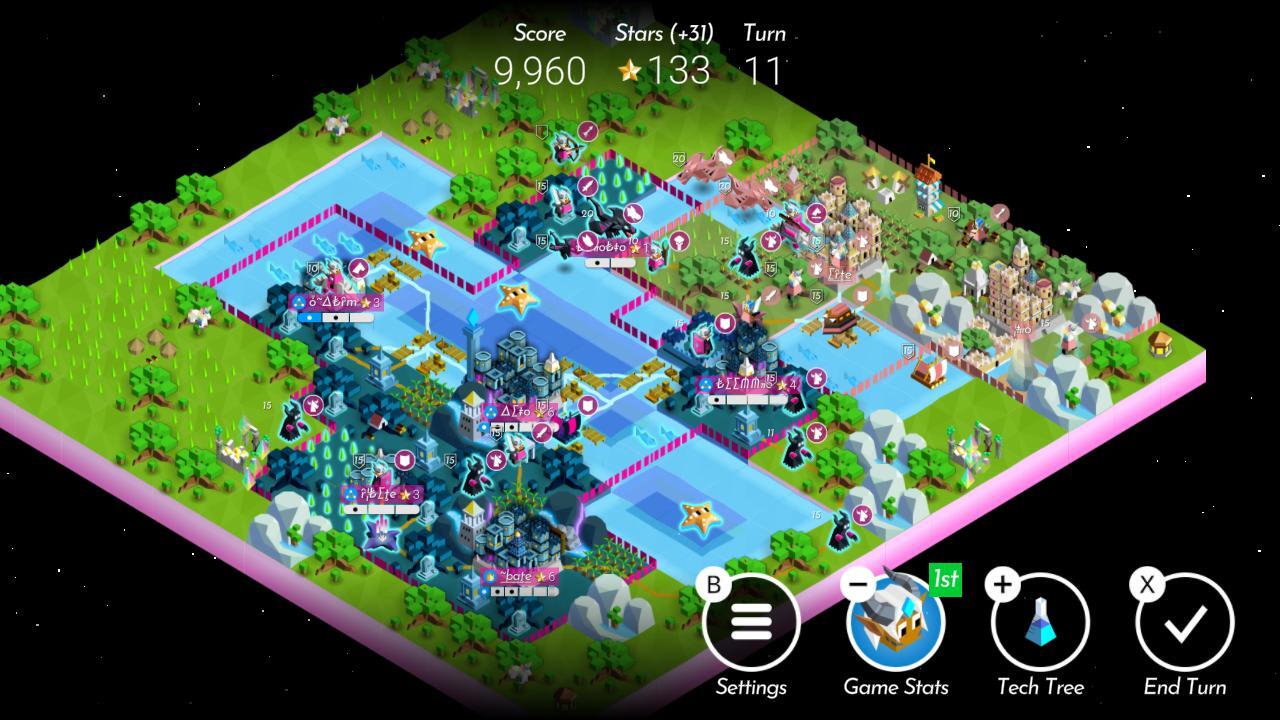
Task: Click the sword attack icon beside city ΔΣto
Action: point(541,432)
